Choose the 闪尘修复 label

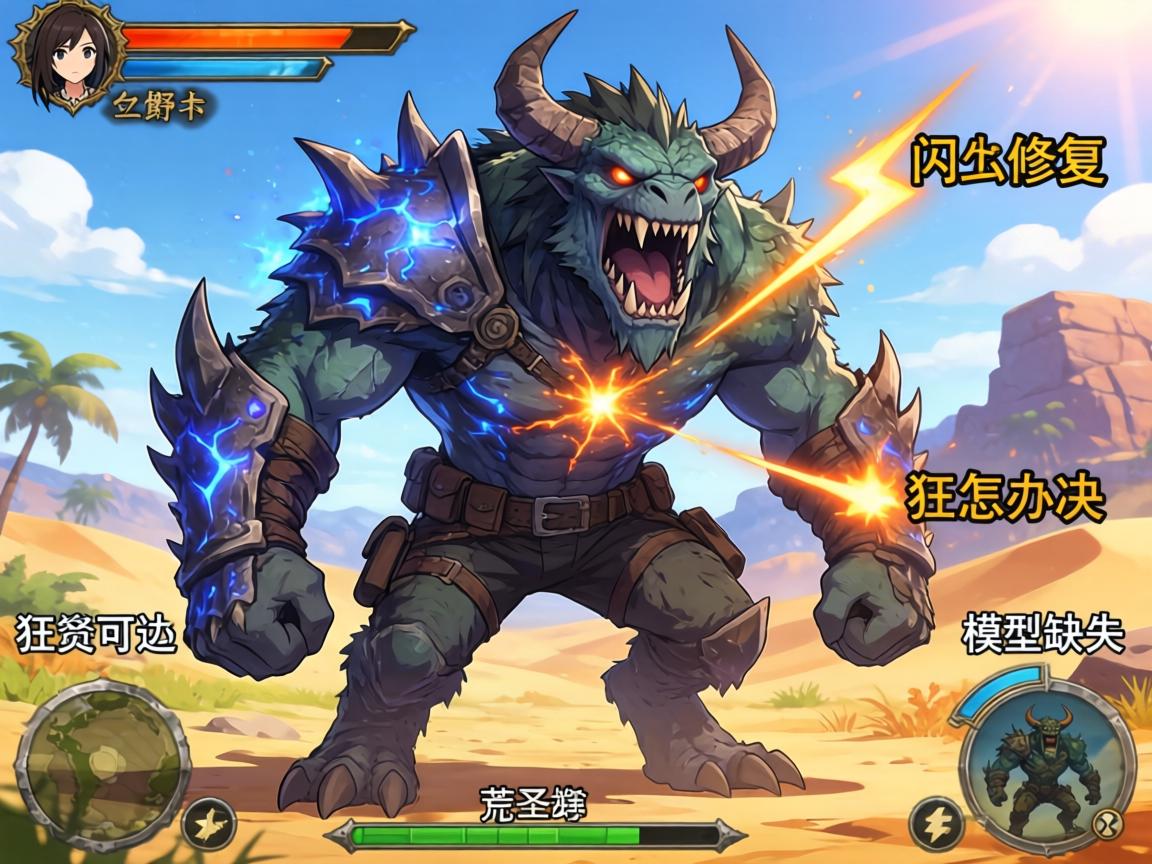(1008, 162)
